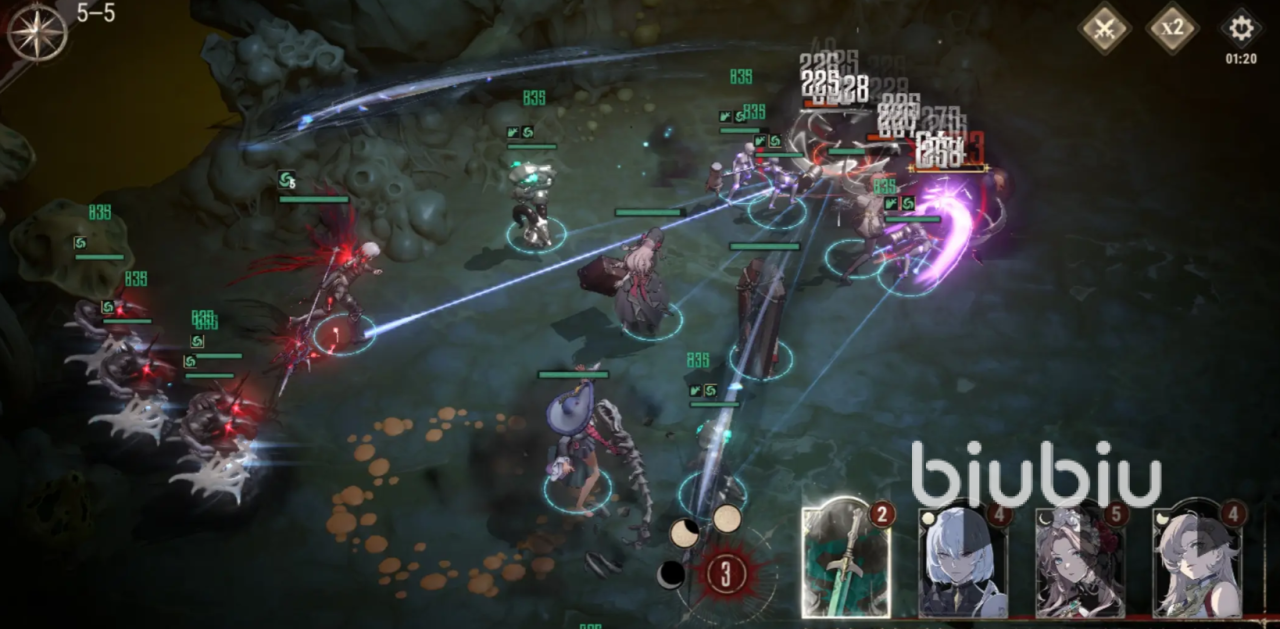Choose the brown-haired girl card with rose

(1078, 563)
